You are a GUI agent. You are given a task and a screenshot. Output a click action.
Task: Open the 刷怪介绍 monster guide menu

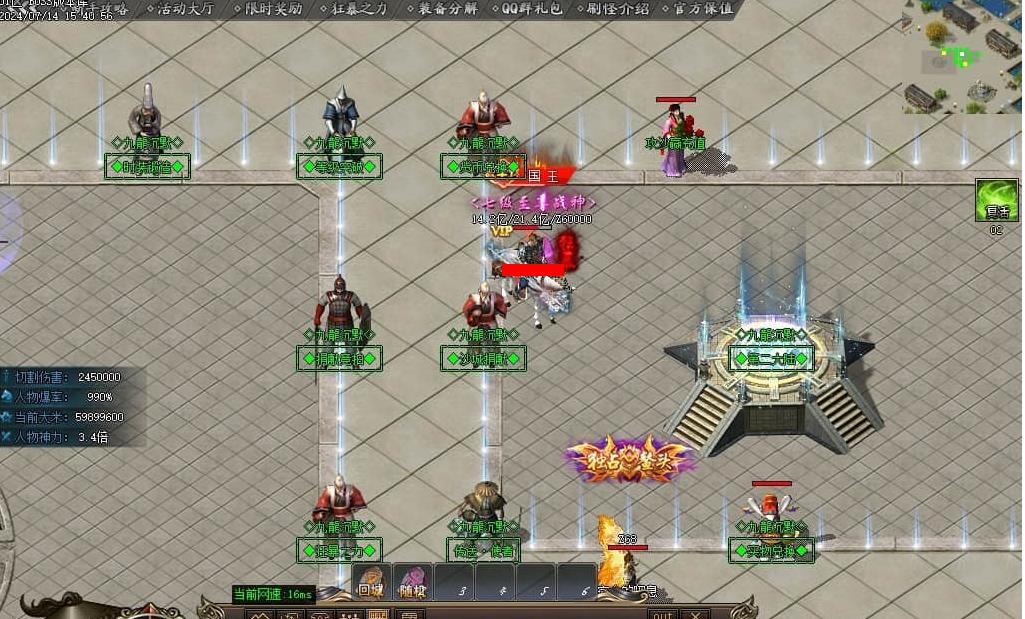click(617, 9)
